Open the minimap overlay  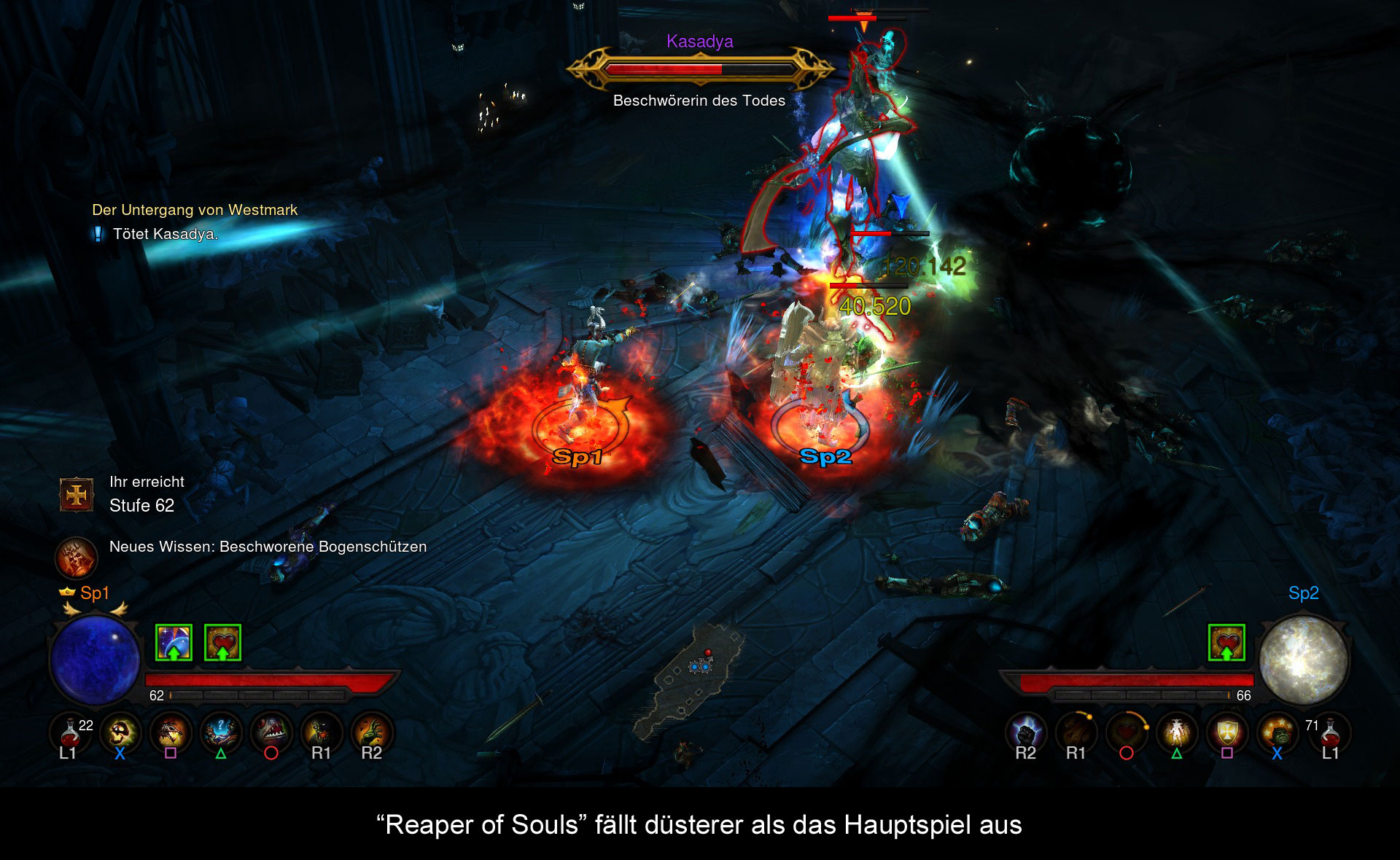coord(689,678)
